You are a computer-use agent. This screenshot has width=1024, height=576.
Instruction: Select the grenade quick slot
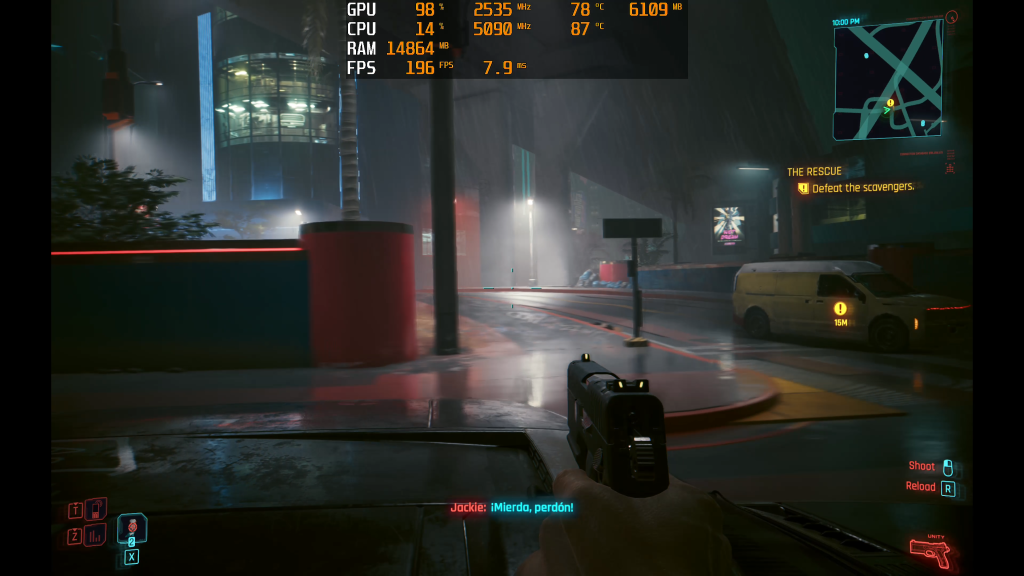click(x=132, y=528)
